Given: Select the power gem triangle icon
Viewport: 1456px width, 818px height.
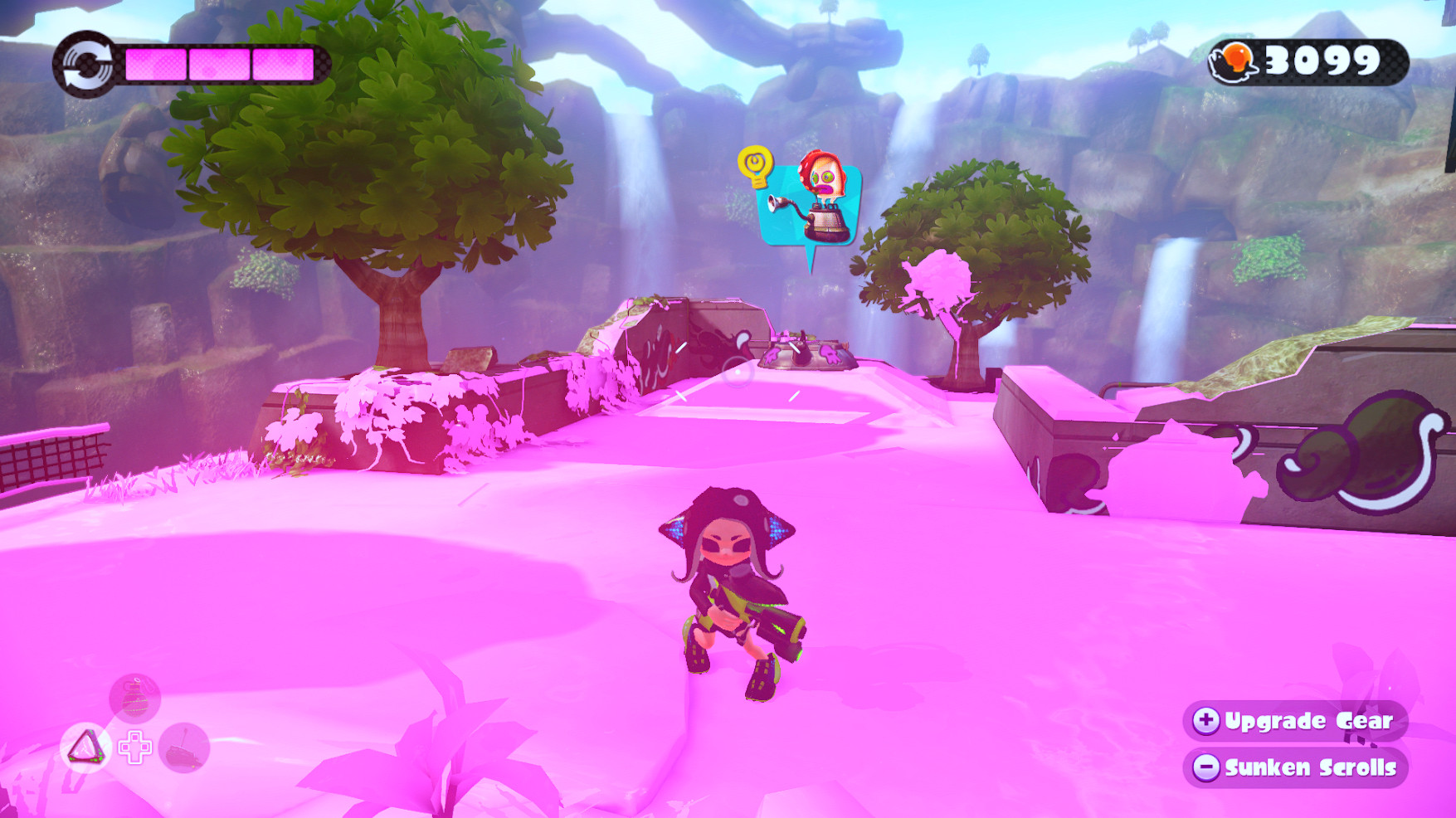Looking at the screenshot, I should point(85,745).
